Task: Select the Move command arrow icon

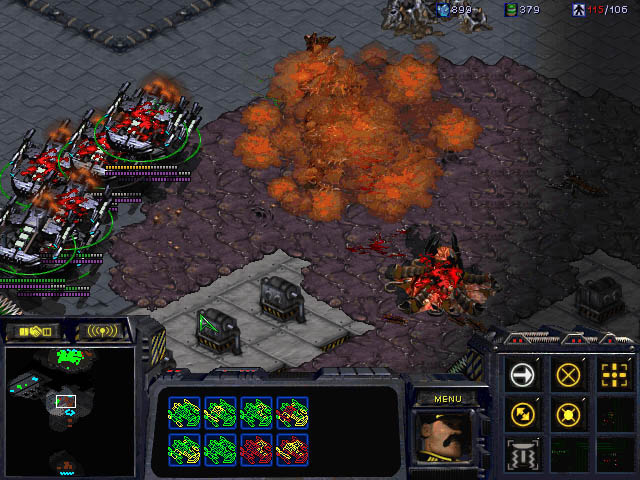Action: click(x=522, y=375)
